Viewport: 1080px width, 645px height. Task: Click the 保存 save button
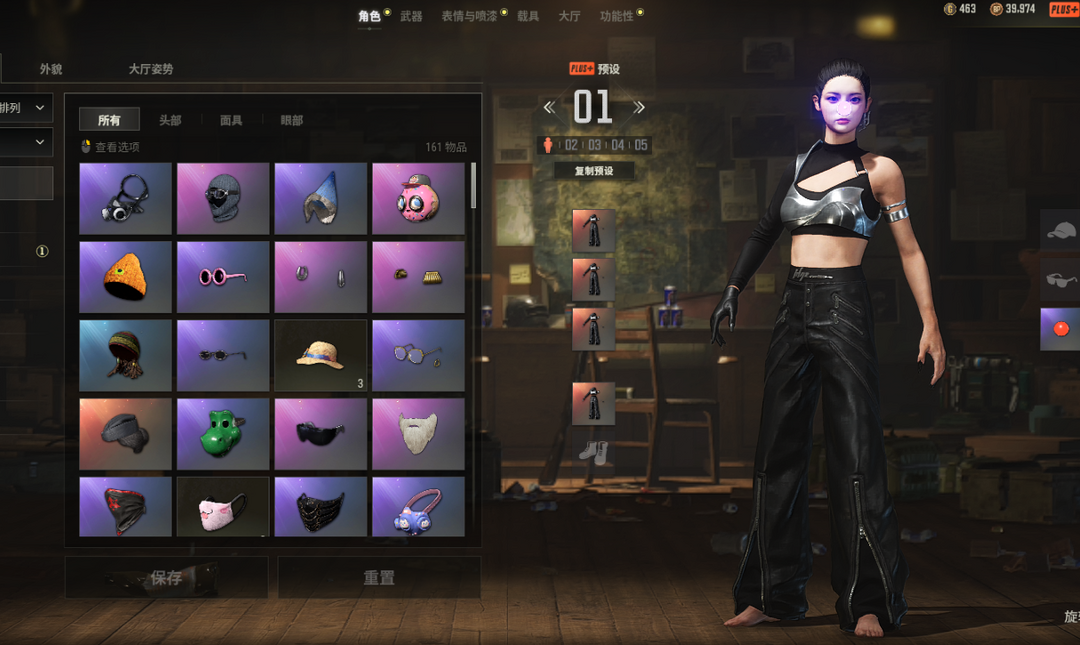166,578
